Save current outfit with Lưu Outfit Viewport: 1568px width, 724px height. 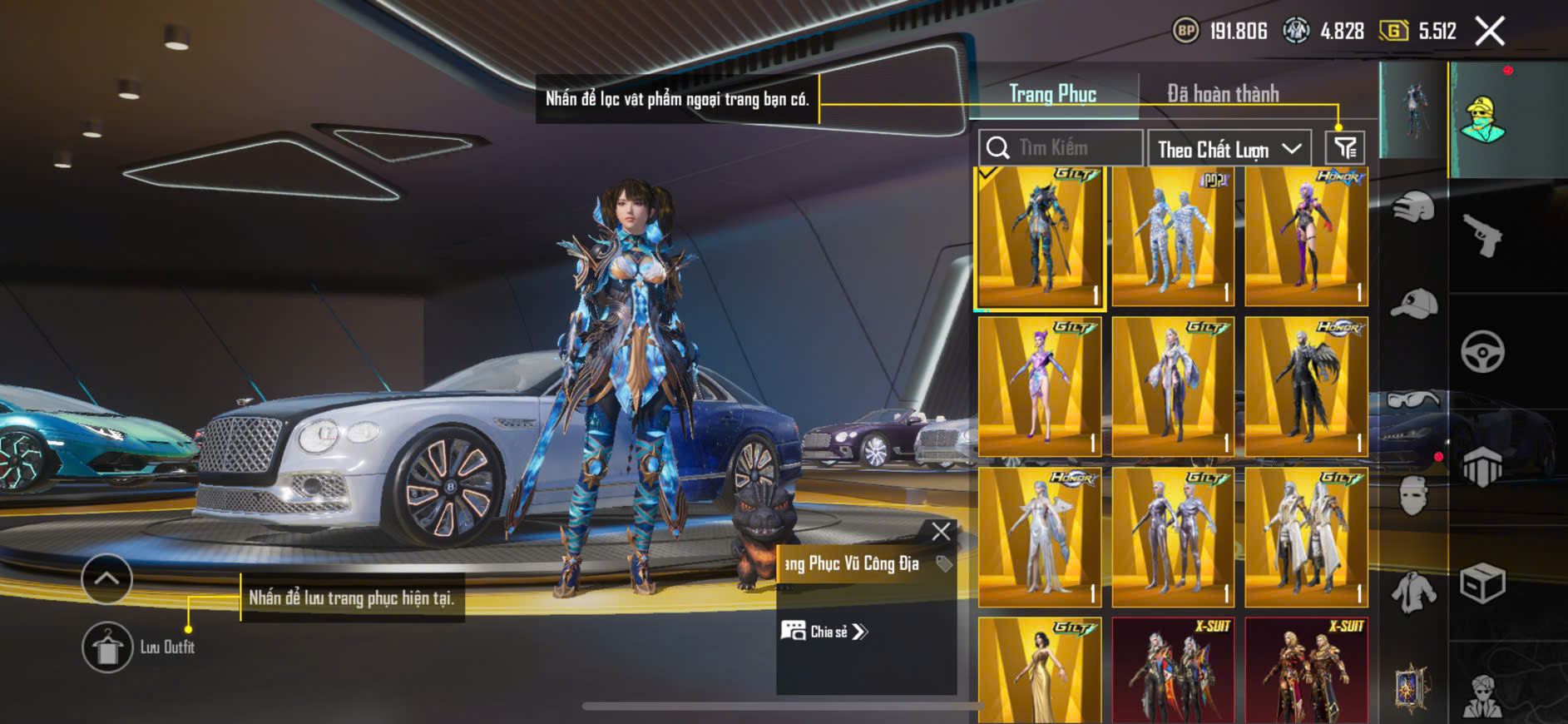tap(108, 647)
